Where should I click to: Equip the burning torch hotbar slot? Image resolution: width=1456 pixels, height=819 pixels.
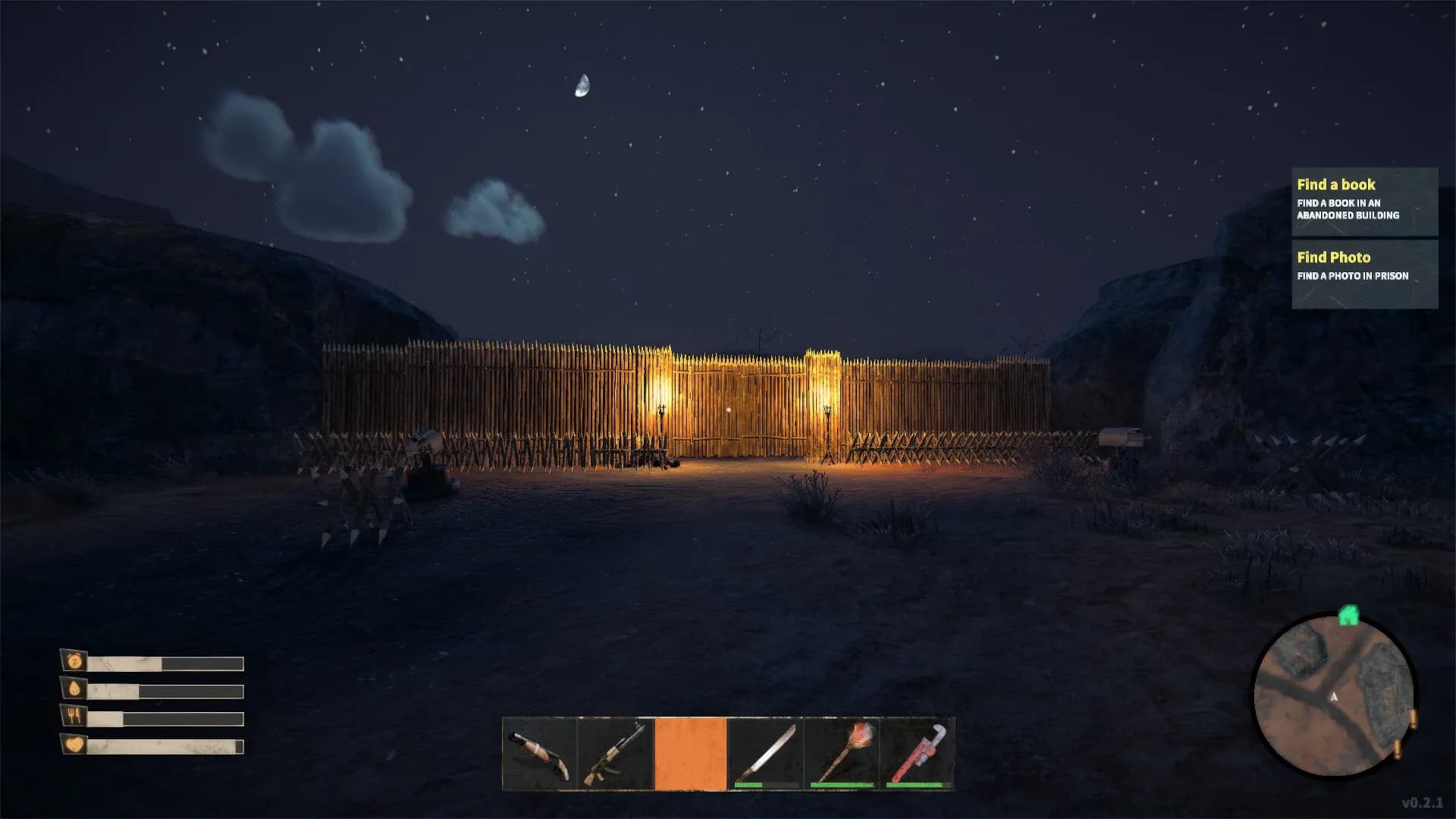(842, 754)
